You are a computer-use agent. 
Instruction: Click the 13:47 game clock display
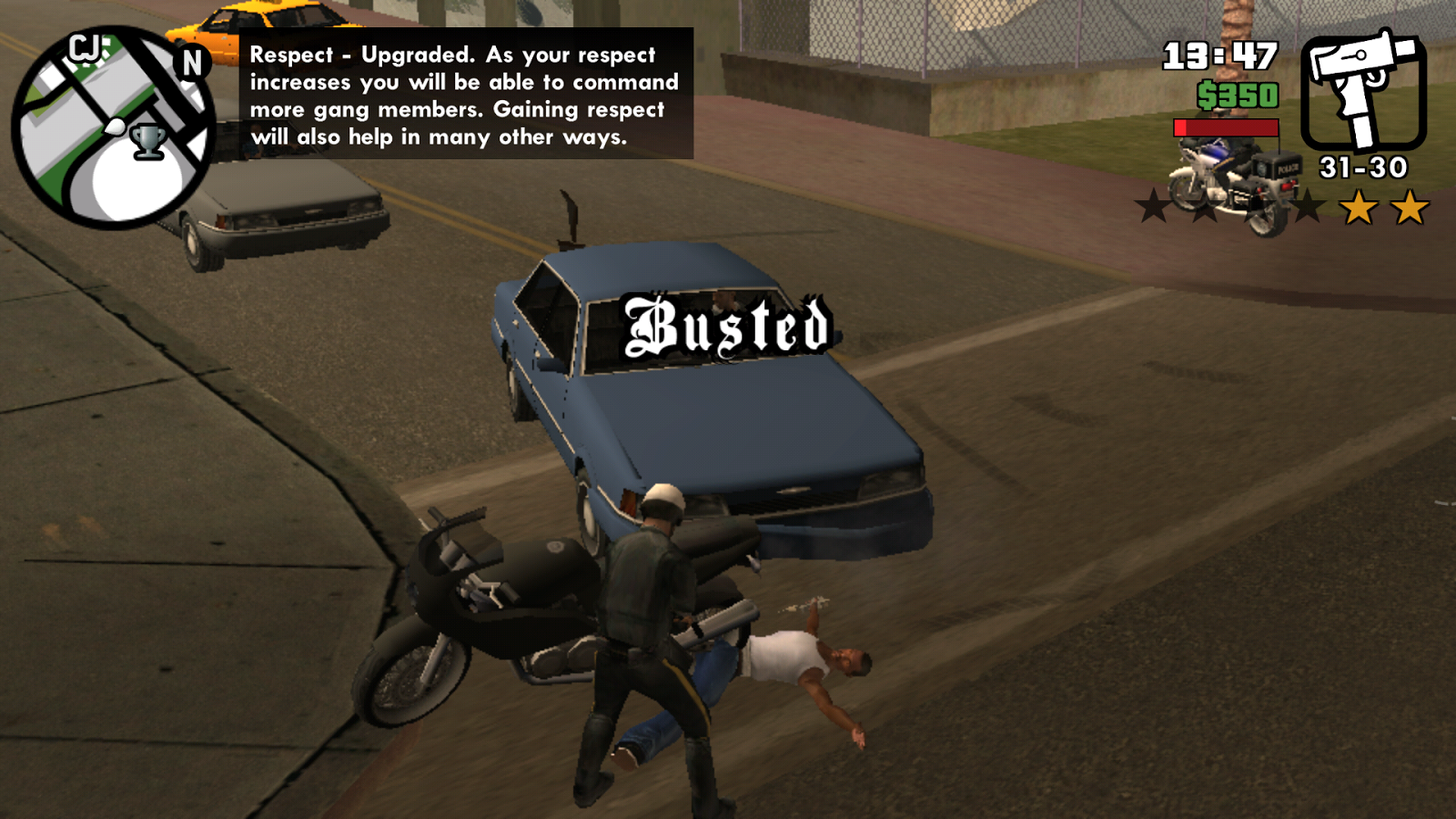pyautogui.click(x=1218, y=56)
